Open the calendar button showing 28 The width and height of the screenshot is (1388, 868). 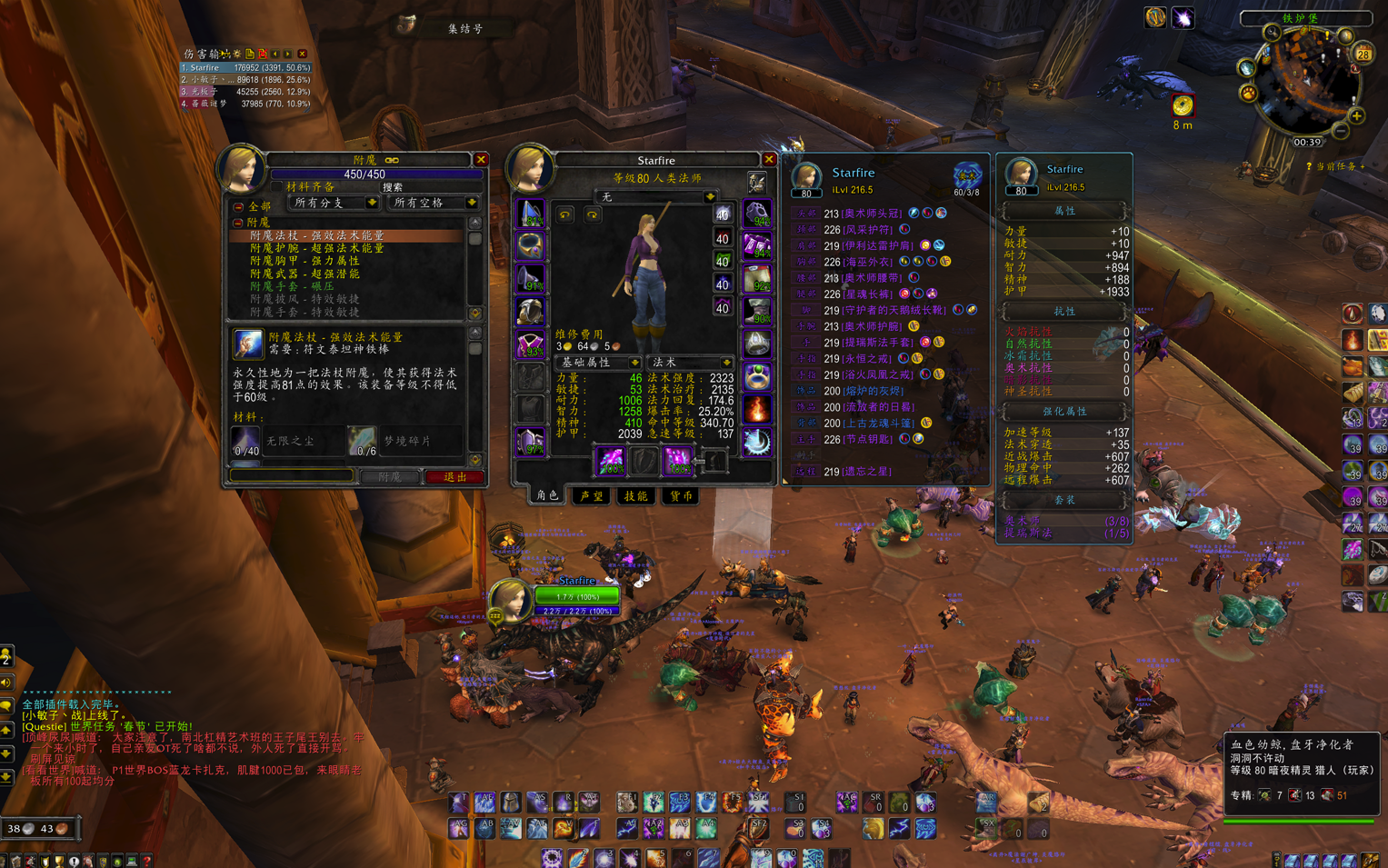[x=1363, y=55]
